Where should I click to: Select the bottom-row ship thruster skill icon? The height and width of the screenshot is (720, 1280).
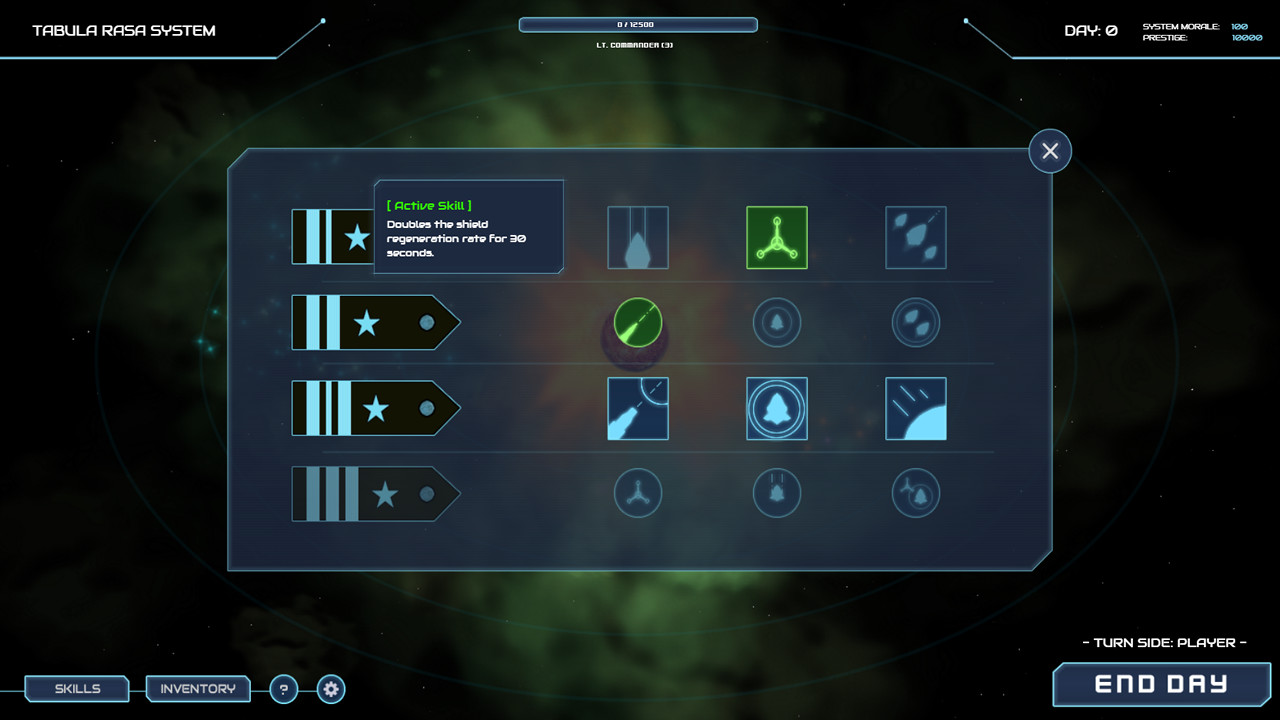tap(777, 494)
